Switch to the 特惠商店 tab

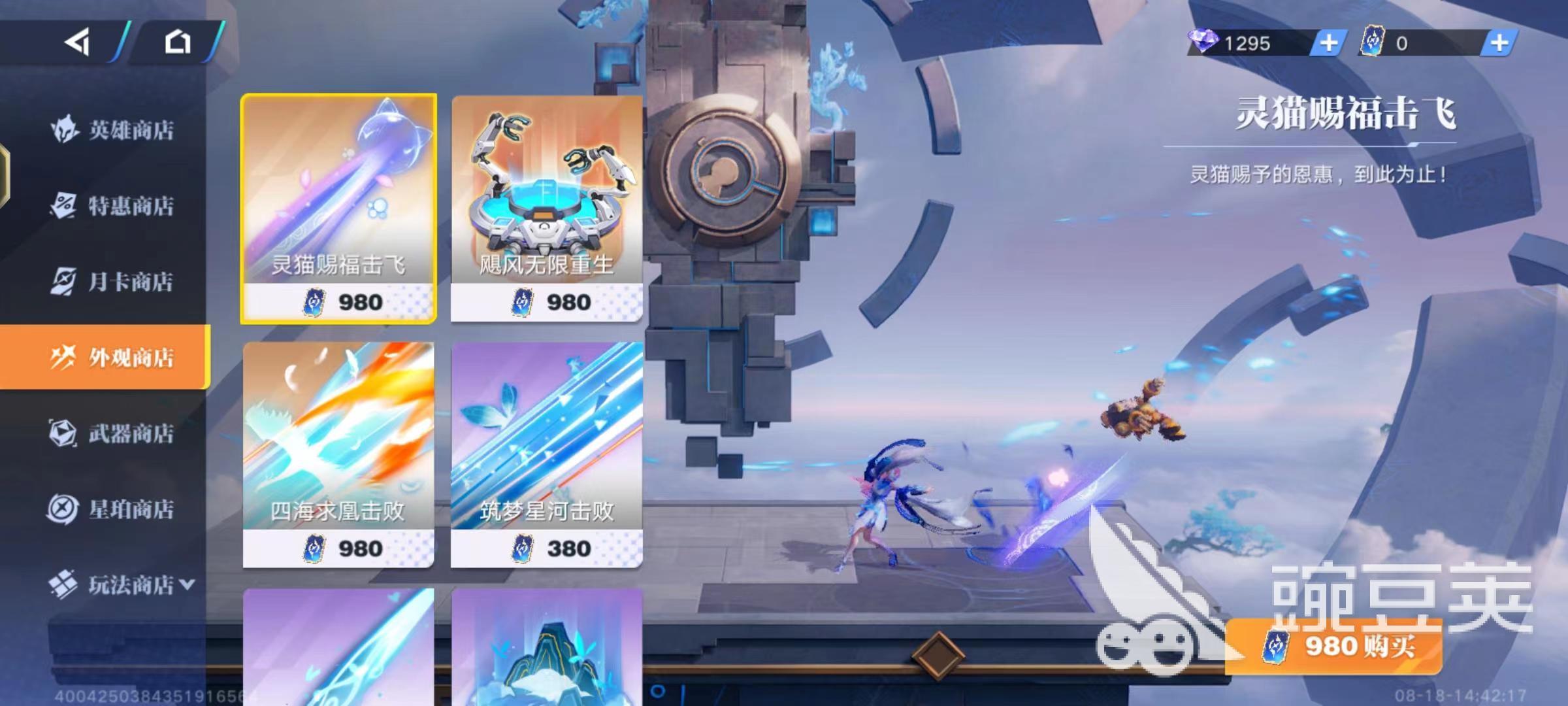(112, 206)
